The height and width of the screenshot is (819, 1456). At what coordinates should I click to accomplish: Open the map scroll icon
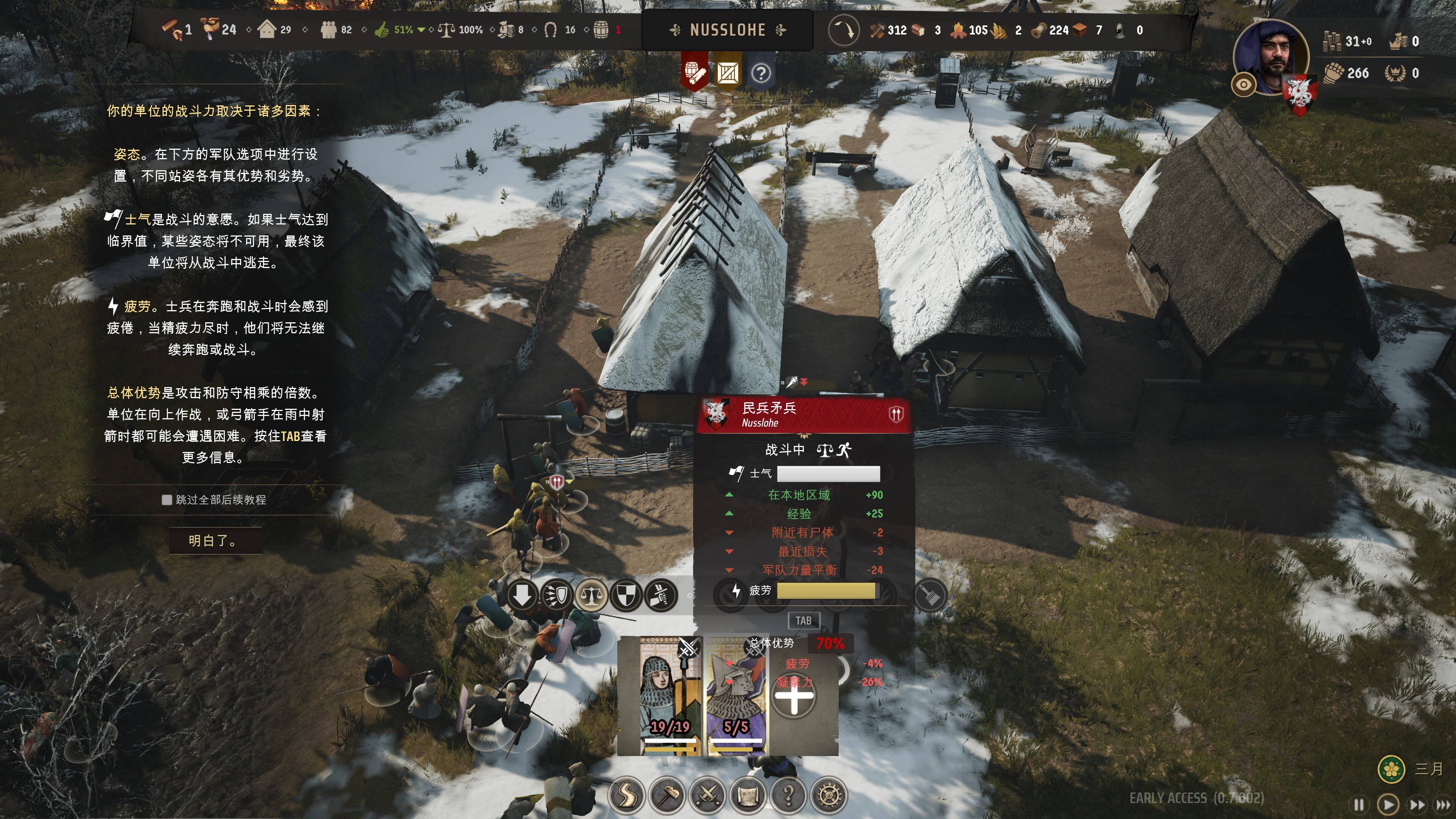[x=748, y=795]
